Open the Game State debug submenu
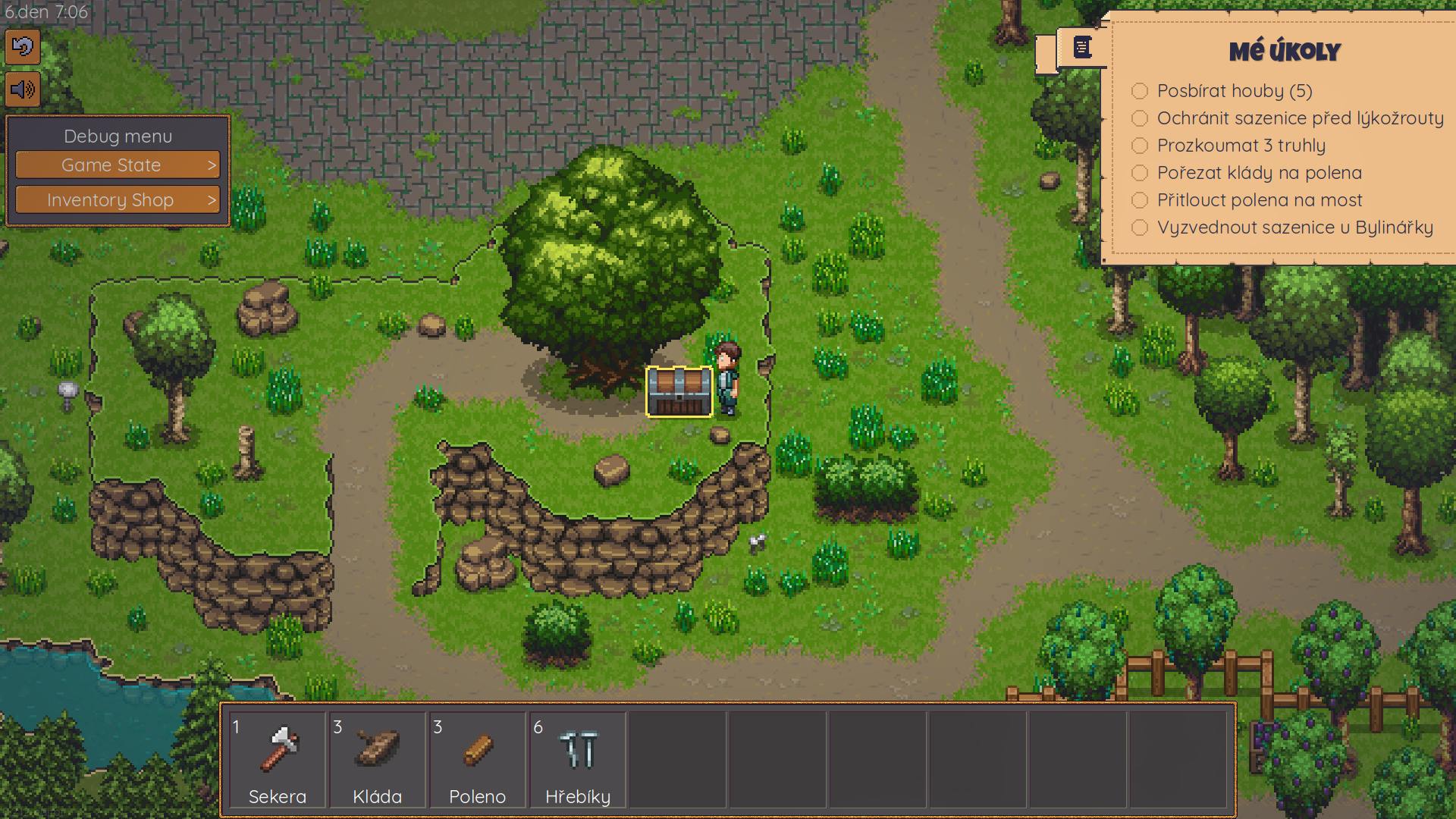 click(118, 165)
